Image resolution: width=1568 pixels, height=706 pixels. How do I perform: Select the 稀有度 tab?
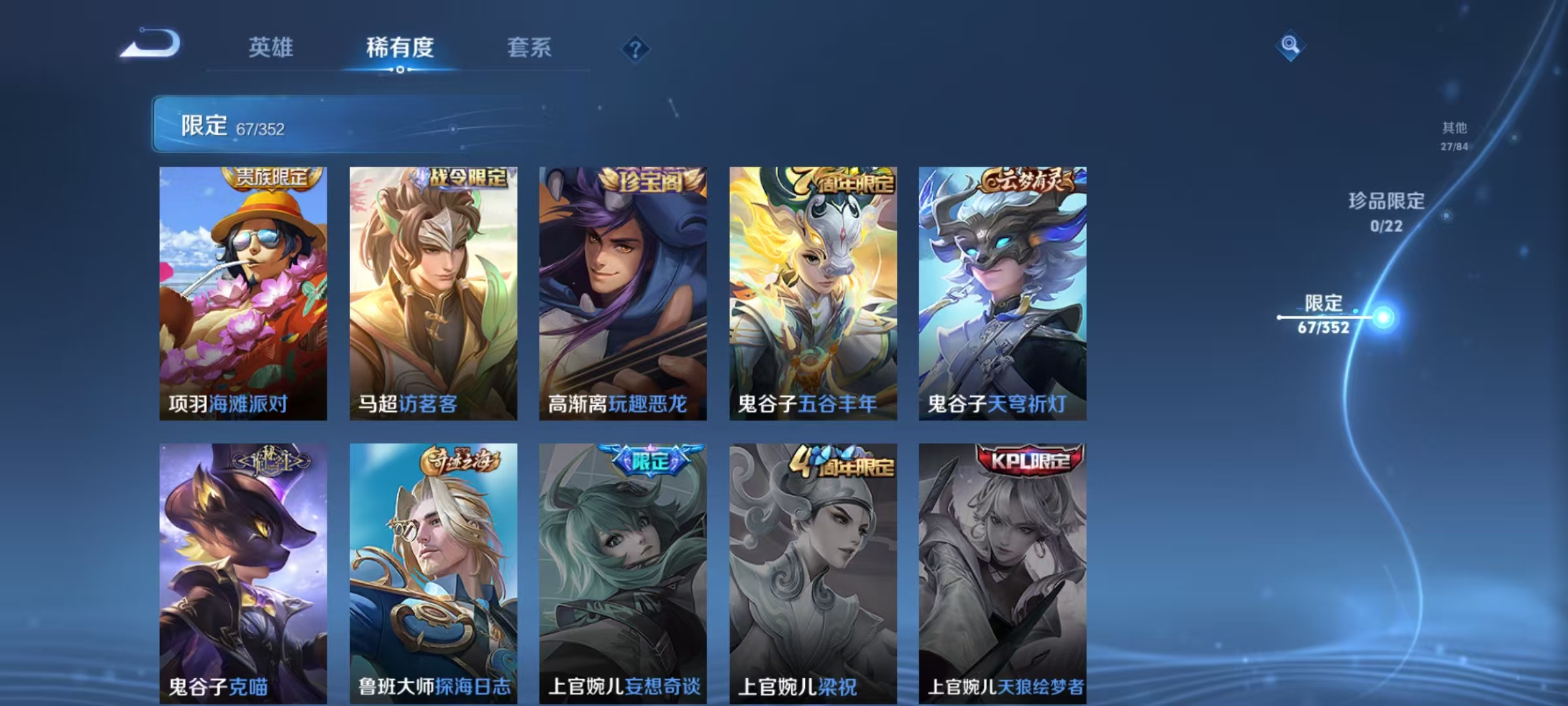pos(400,48)
